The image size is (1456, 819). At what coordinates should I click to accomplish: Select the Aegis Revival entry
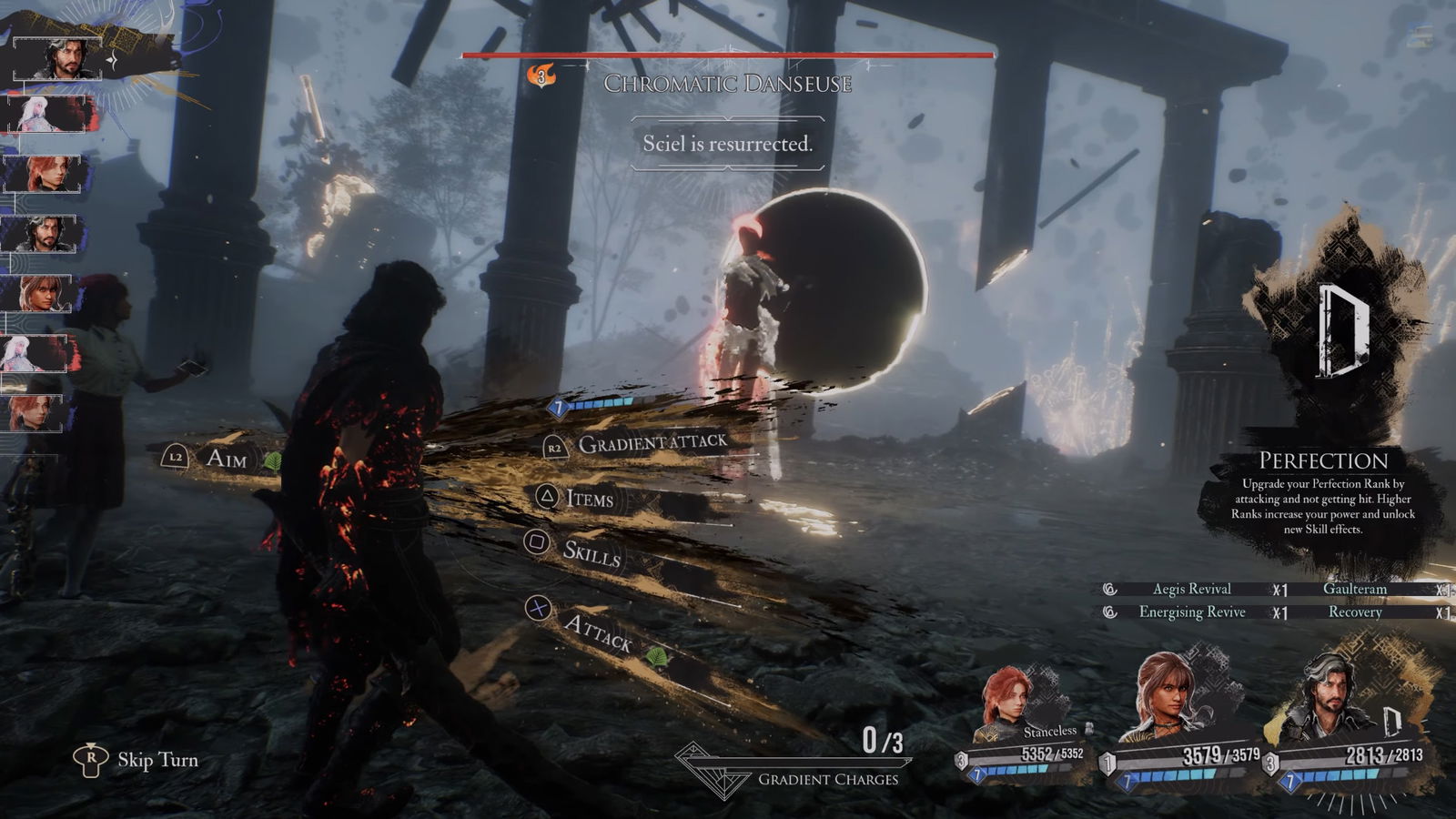pos(1191,589)
